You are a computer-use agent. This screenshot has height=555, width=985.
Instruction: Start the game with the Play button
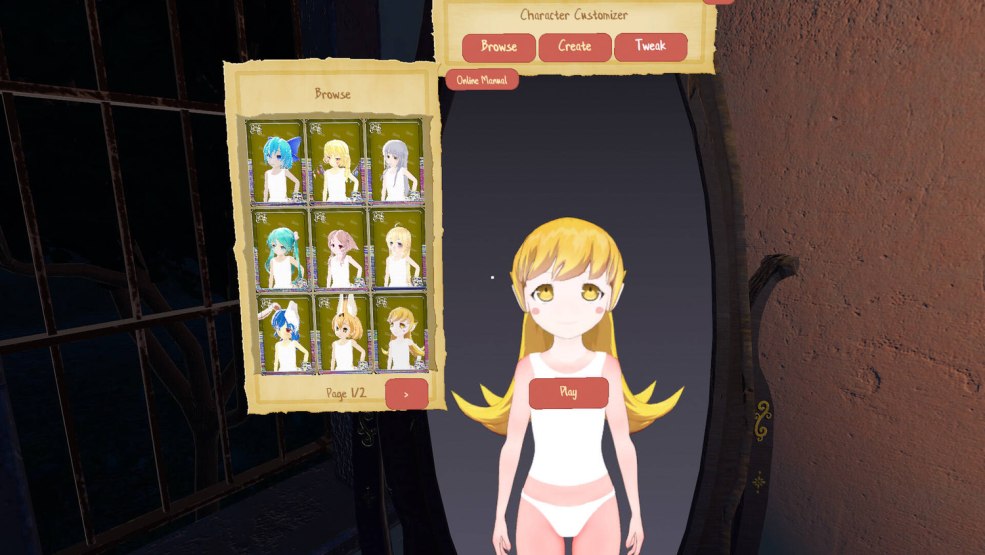tap(568, 393)
